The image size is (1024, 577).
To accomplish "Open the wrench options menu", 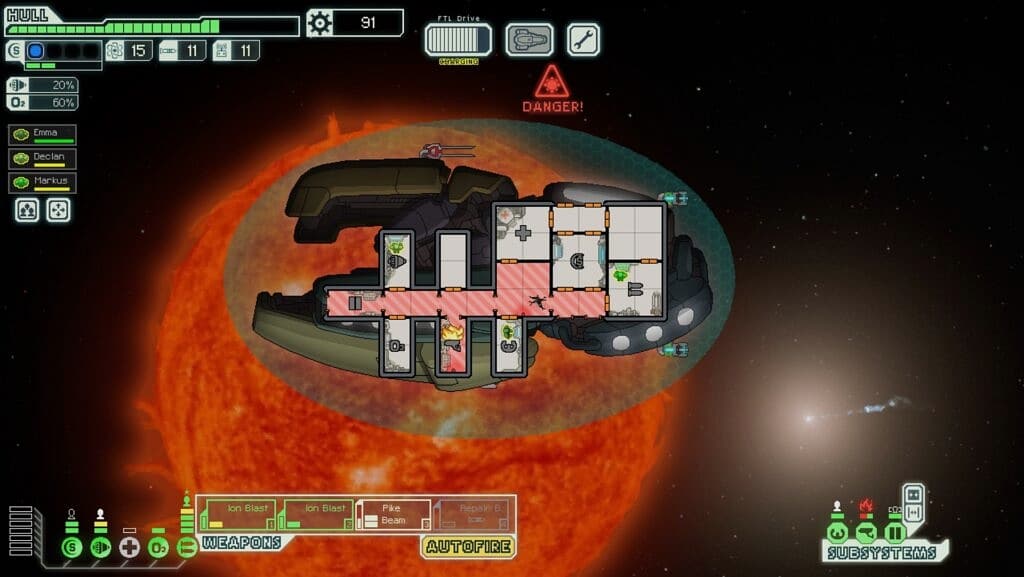I will tap(583, 40).
